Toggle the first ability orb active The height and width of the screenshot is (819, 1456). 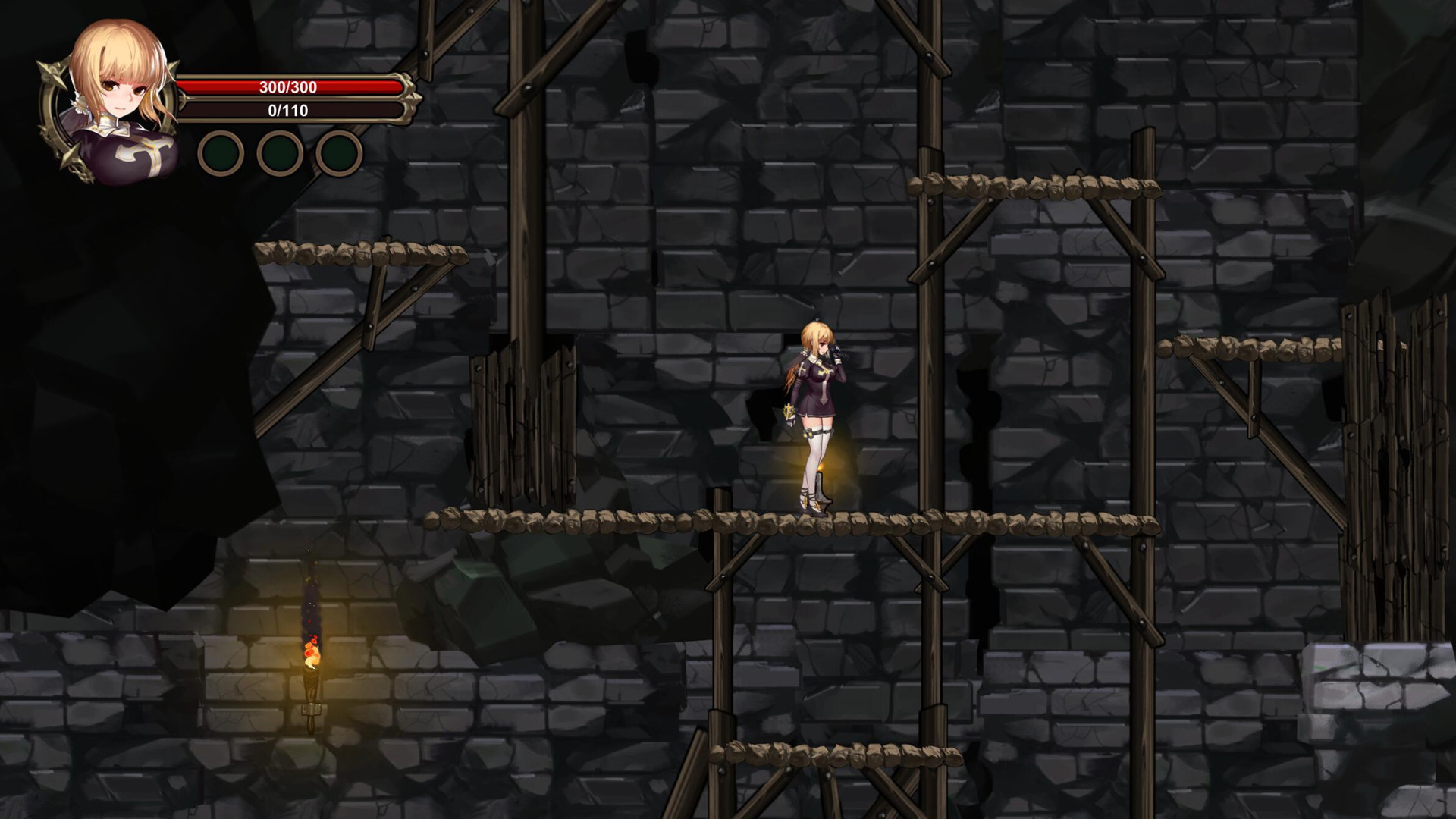click(220, 152)
